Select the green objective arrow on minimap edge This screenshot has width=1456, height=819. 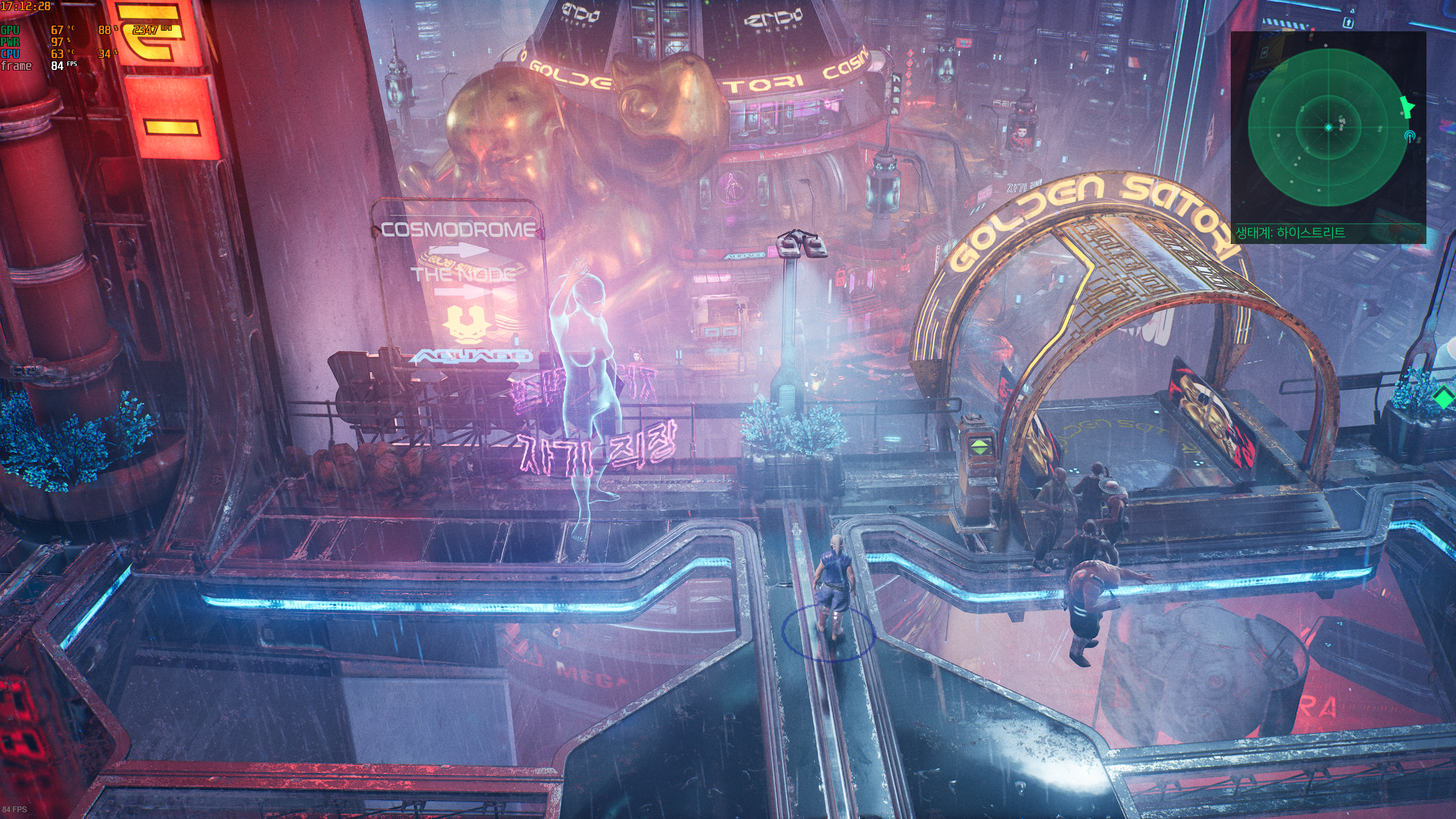1407,106
